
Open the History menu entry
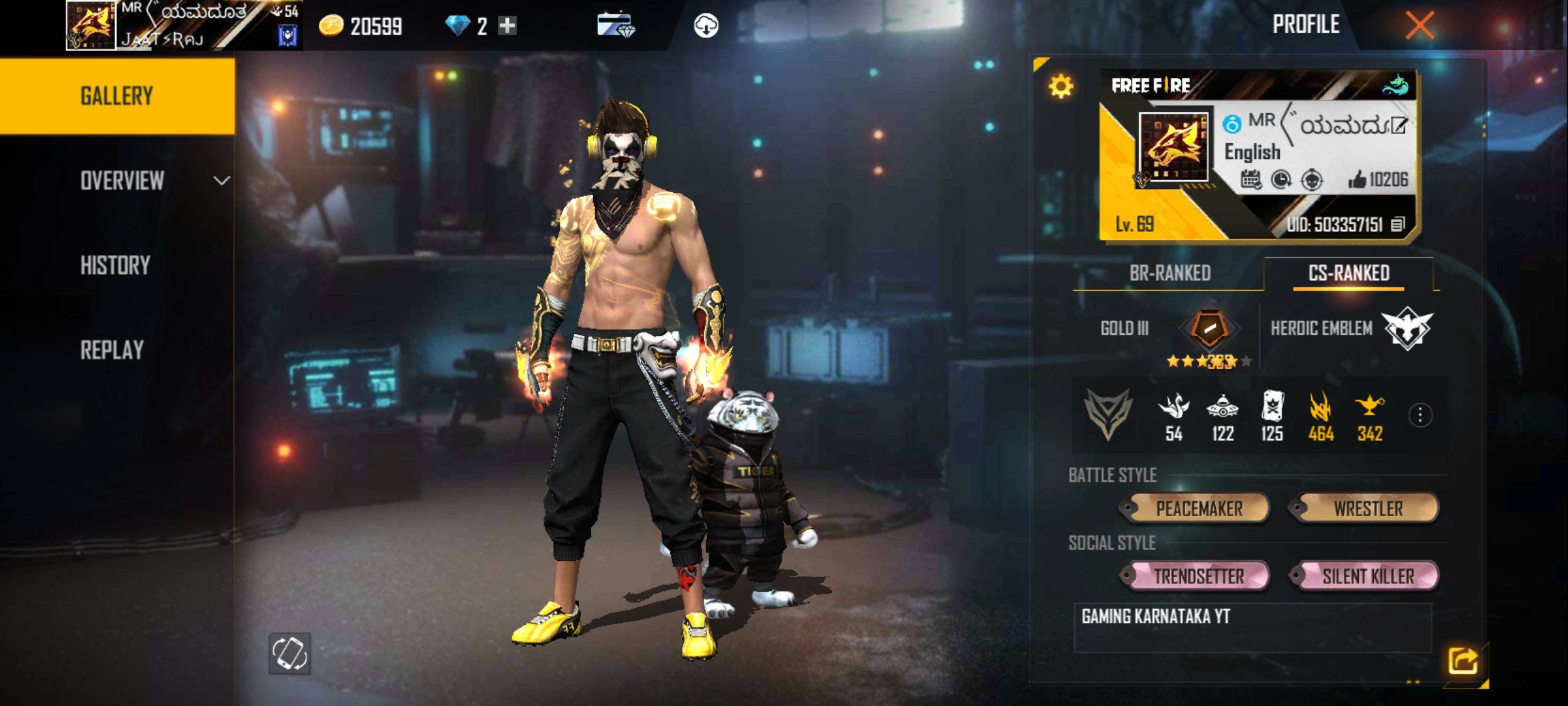pyautogui.click(x=116, y=265)
